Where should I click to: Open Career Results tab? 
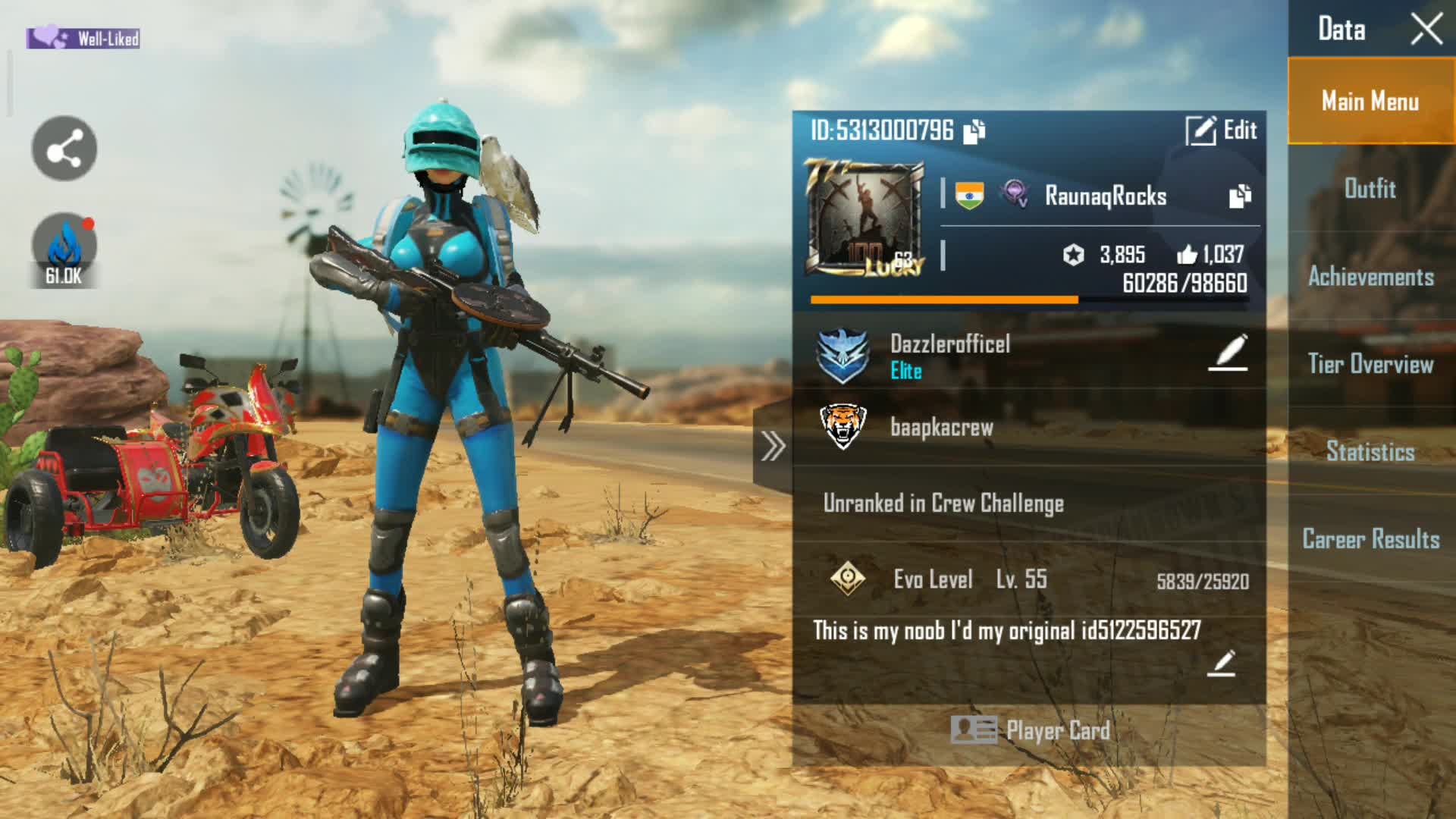(1370, 539)
